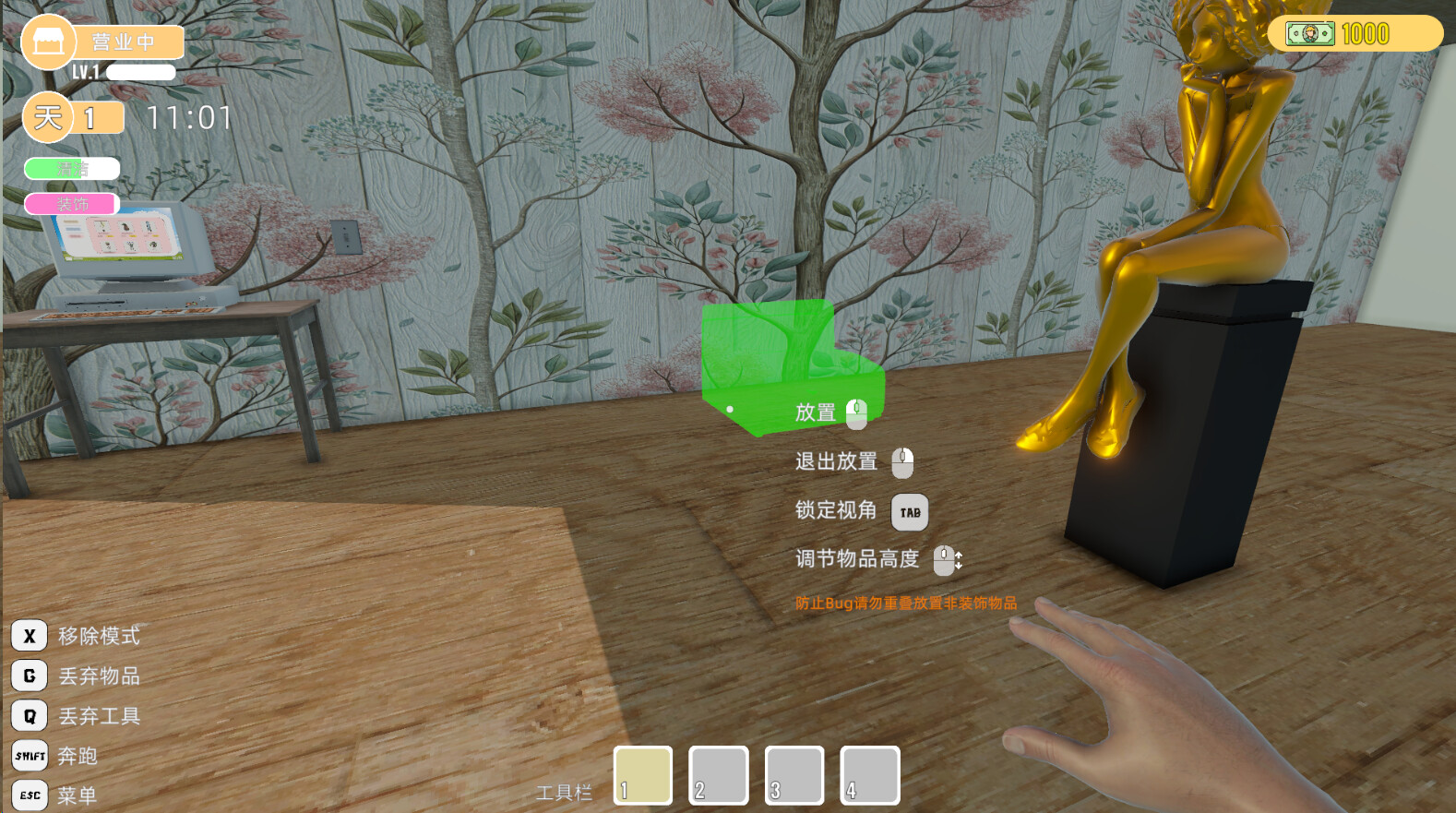Click the X key icon for 移除模式
The width and height of the screenshot is (1456, 813).
(x=29, y=635)
